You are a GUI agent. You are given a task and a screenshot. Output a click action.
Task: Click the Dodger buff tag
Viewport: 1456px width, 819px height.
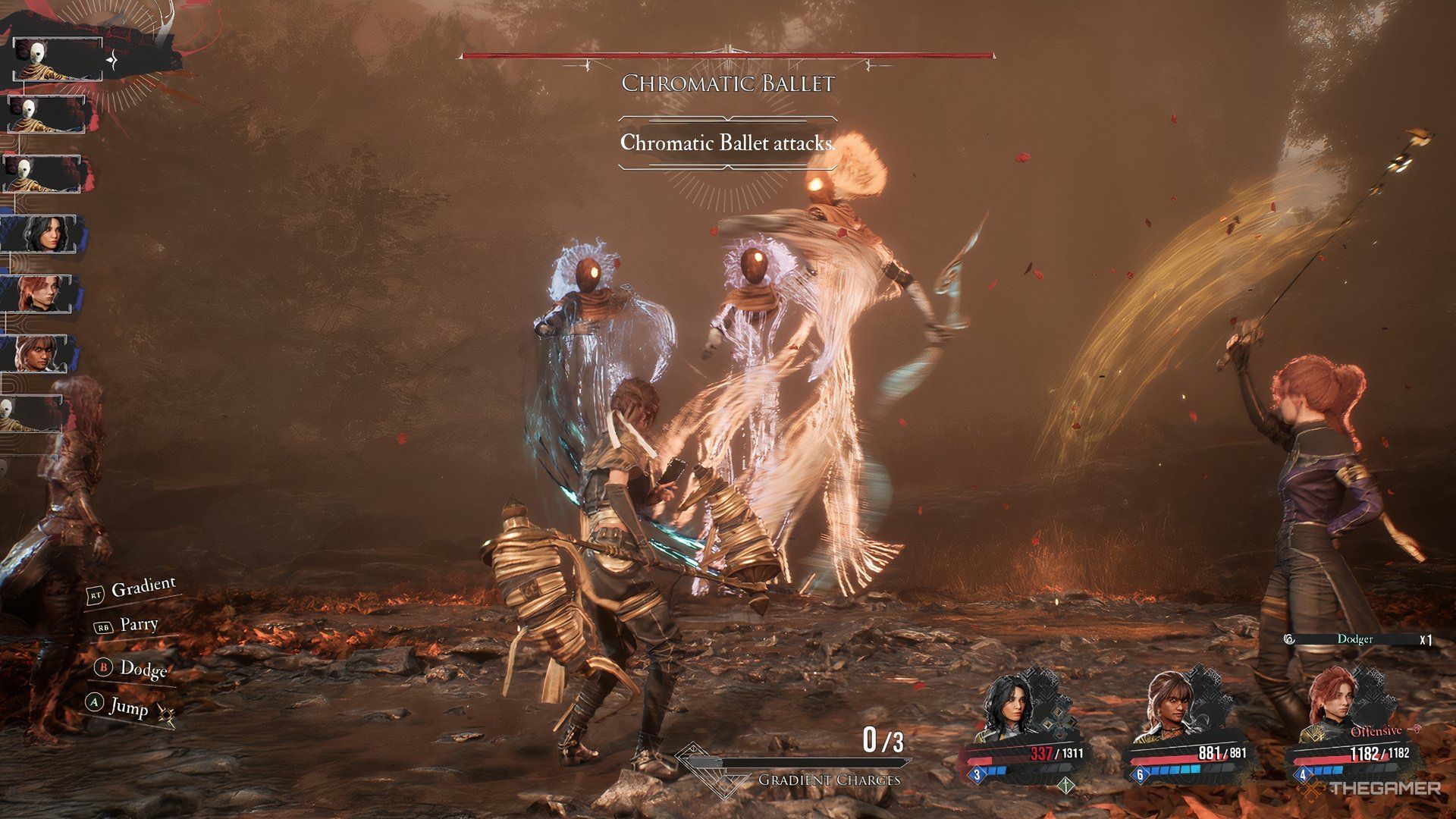tap(1354, 639)
